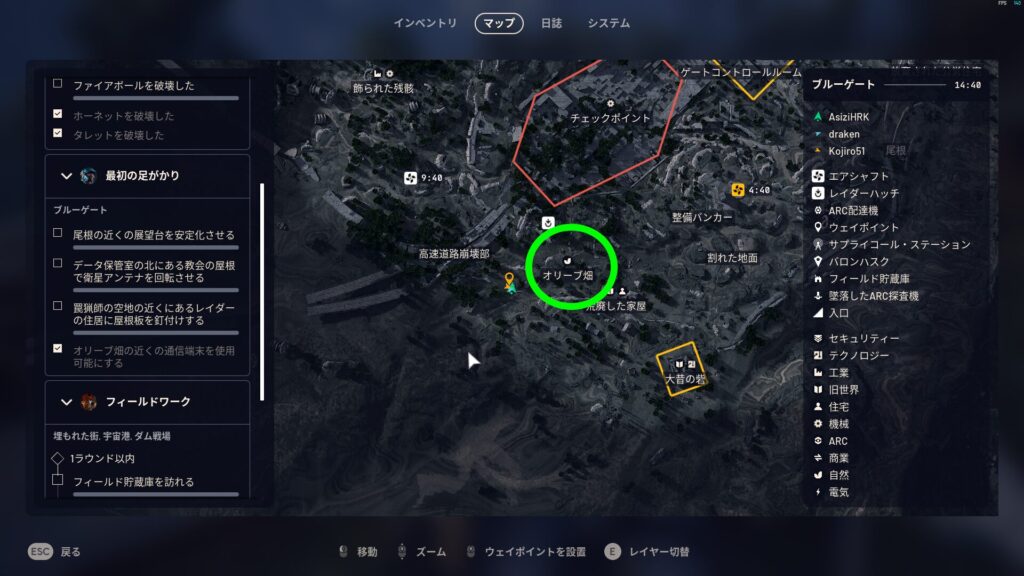Select the マップ tab
This screenshot has width=1024, height=576.
pos(498,23)
